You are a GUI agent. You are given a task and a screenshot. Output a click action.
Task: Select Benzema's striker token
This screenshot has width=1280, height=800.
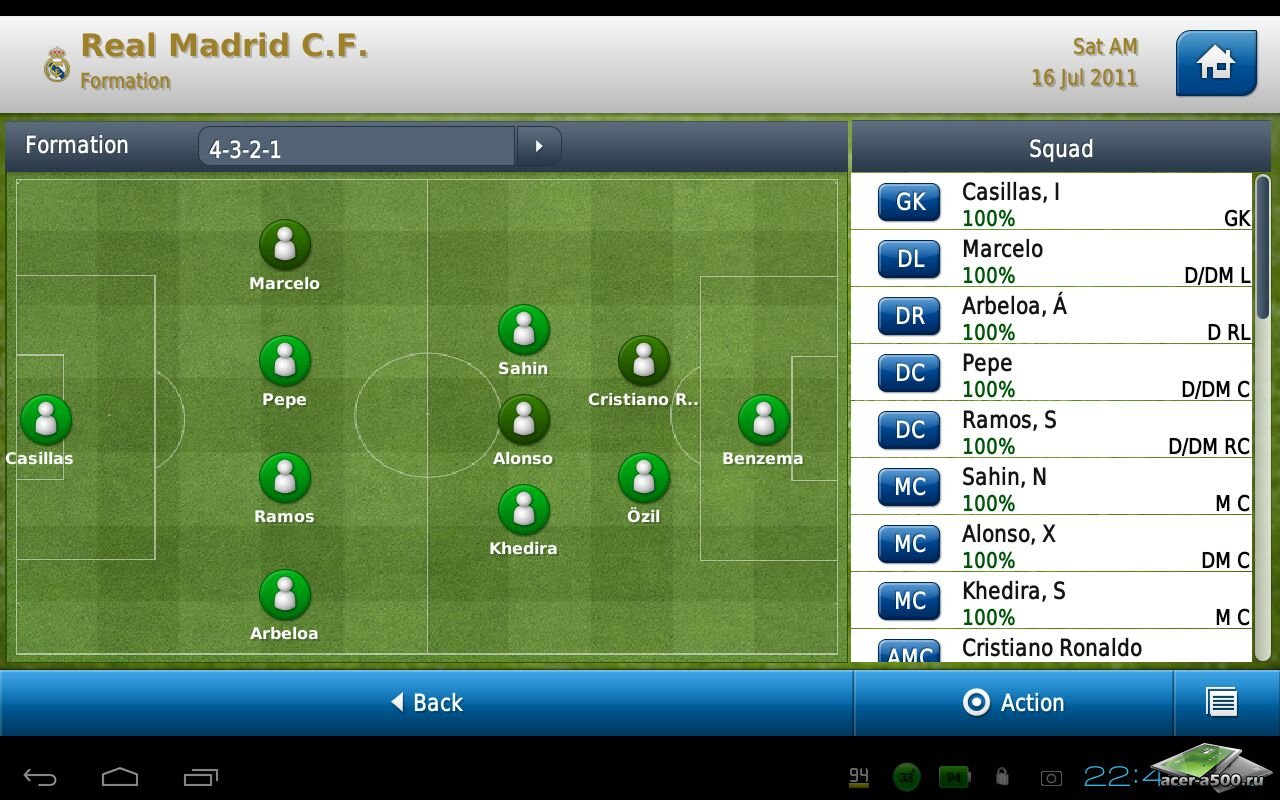[x=764, y=420]
